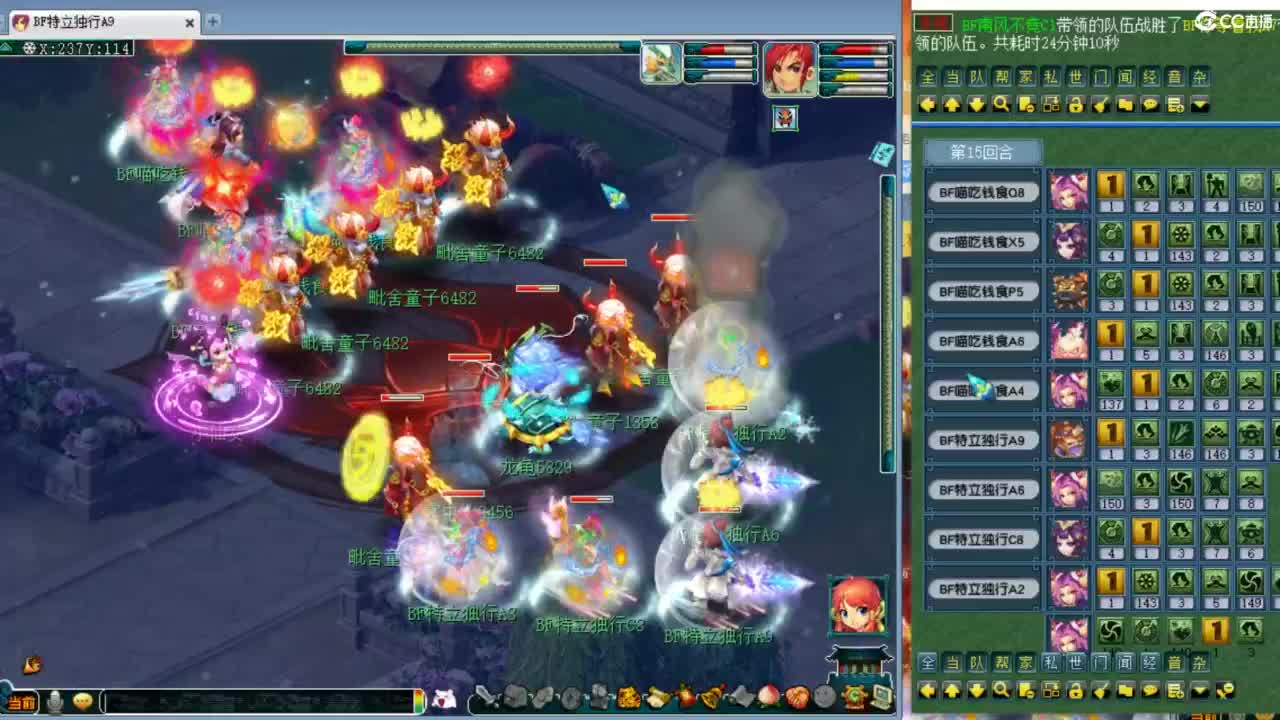Toggle the microphone at the bottom left
The width and height of the screenshot is (1280, 720).
click(56, 703)
